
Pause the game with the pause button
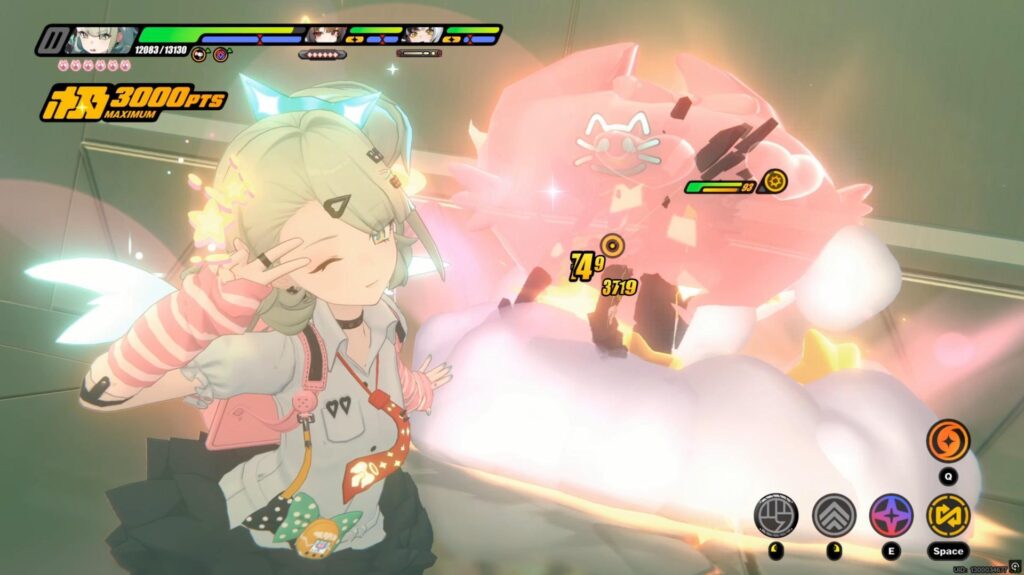click(x=51, y=41)
